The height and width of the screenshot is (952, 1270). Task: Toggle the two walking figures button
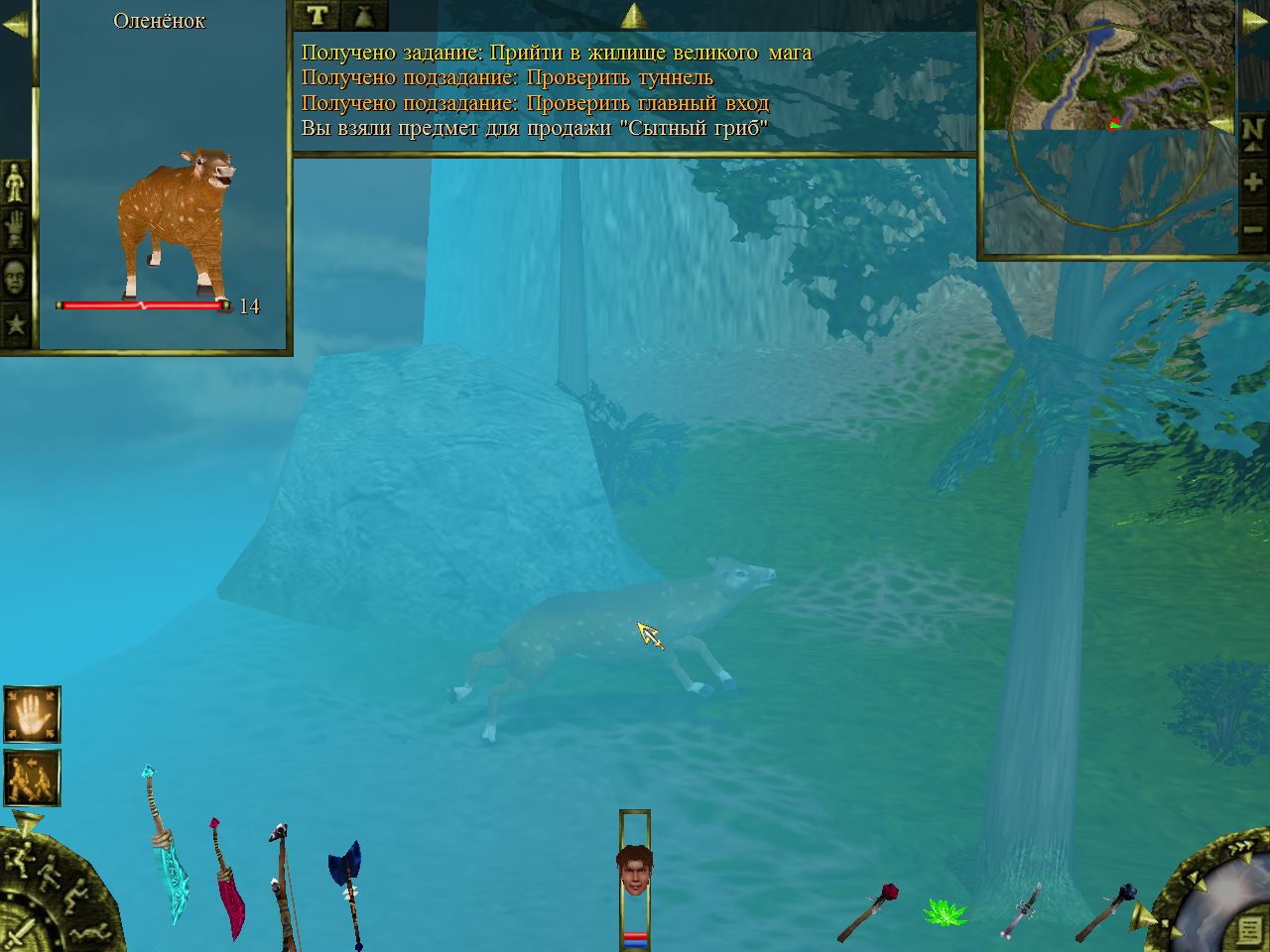(32, 777)
